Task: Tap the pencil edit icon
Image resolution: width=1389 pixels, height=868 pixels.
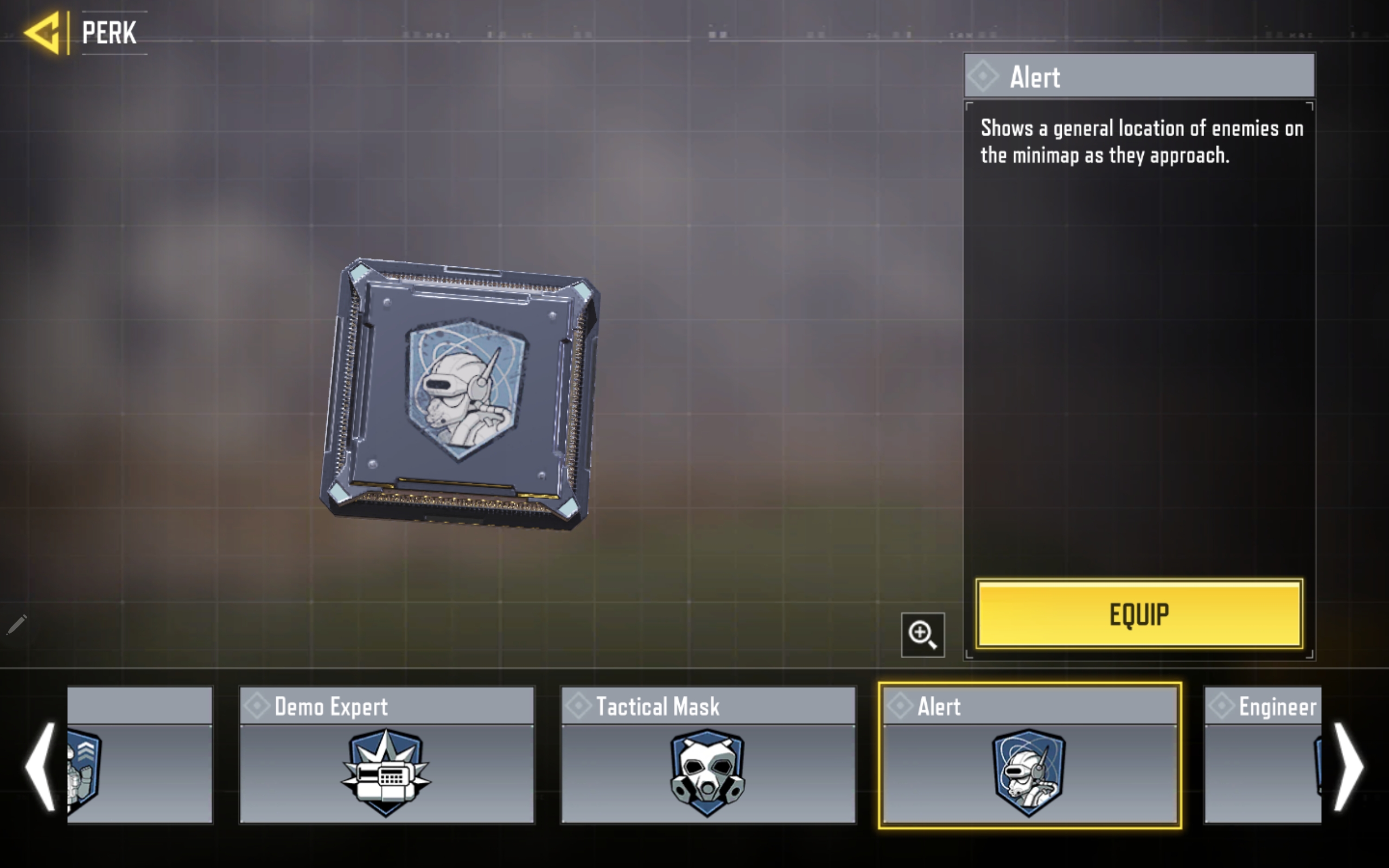Action: [17, 624]
